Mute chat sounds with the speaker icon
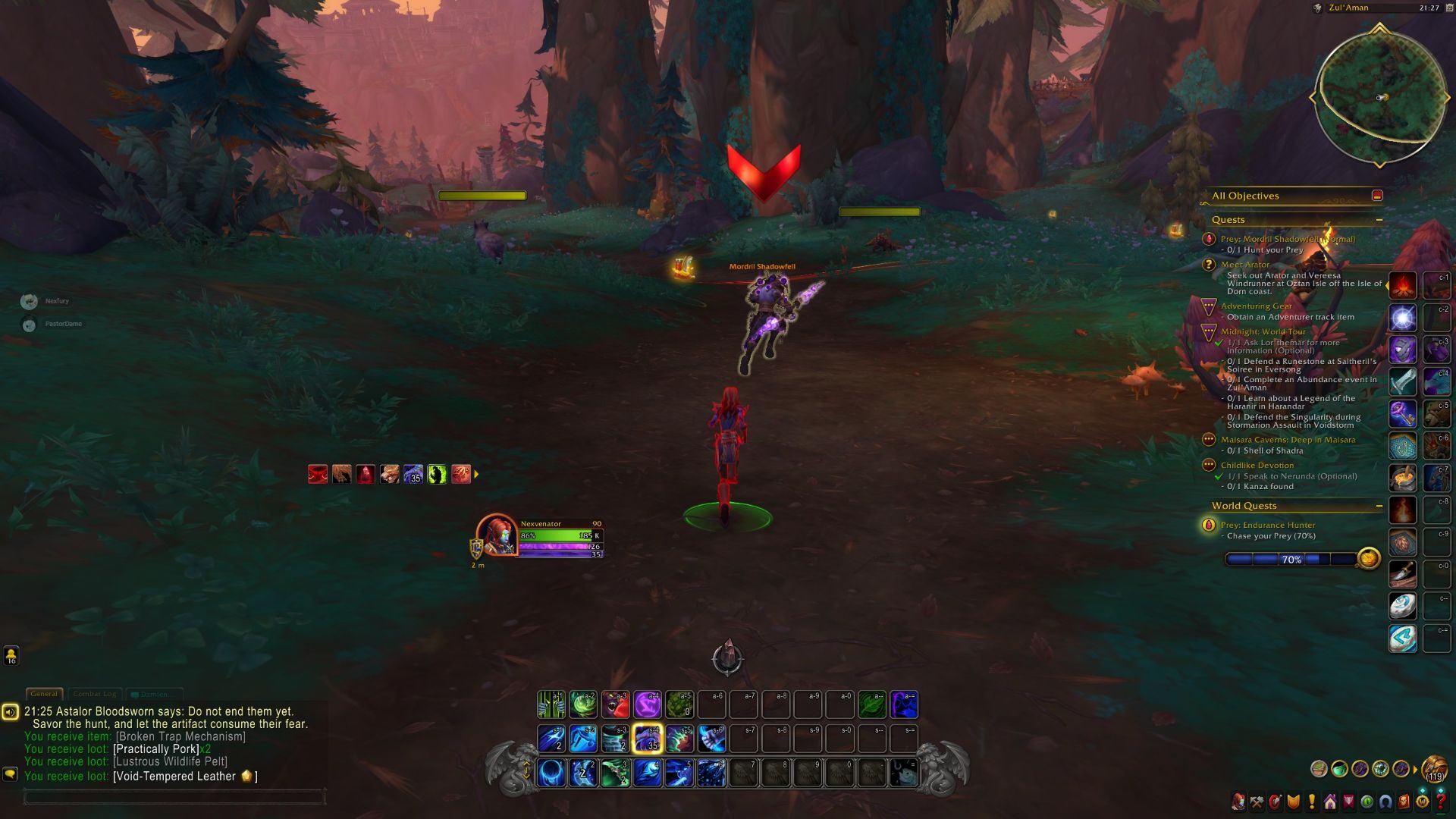This screenshot has width=1456, height=819. coord(11,711)
